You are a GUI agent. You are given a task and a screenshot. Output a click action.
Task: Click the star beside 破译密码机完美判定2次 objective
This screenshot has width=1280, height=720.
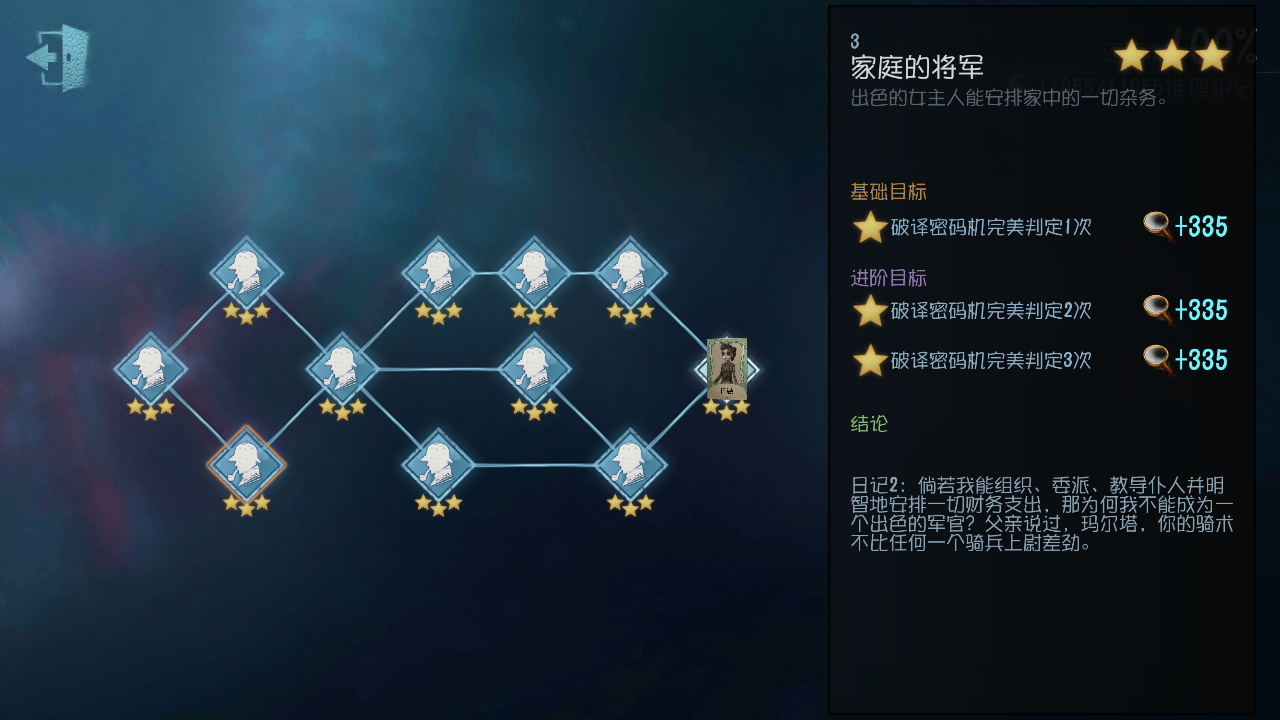[868, 310]
